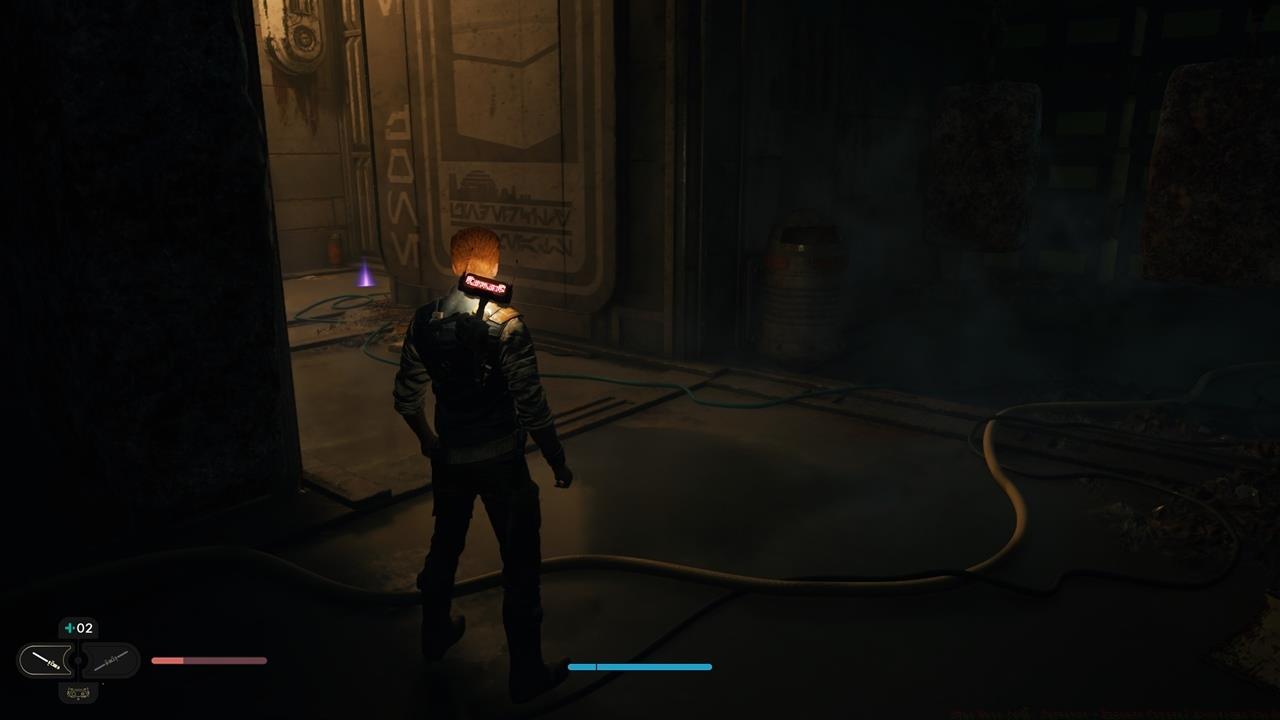This screenshot has width=1280, height=720.
Task: Click the BD-1 droid emblem below the HUD
Action: 77,692
